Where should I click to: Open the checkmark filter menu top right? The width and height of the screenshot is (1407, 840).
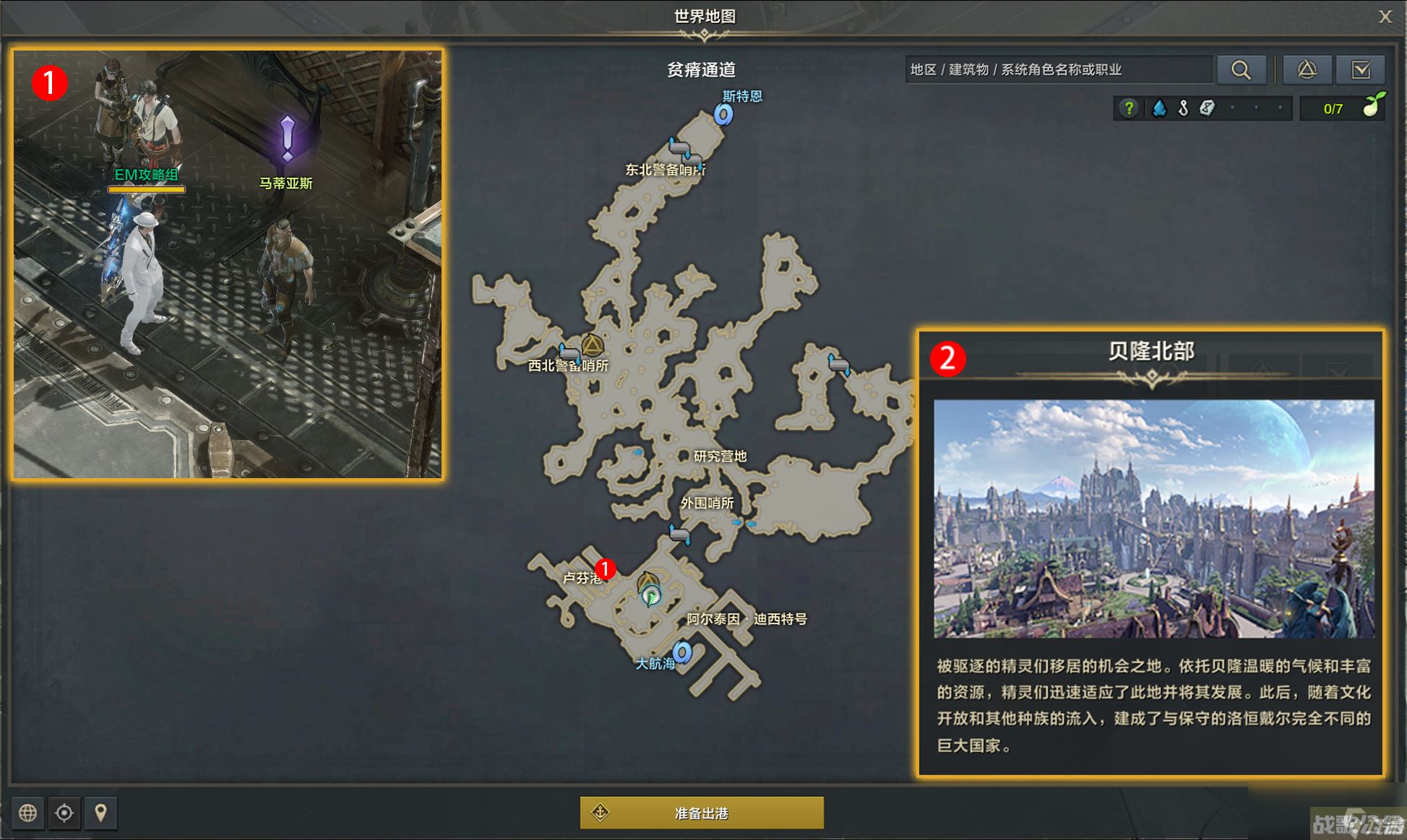1361,69
